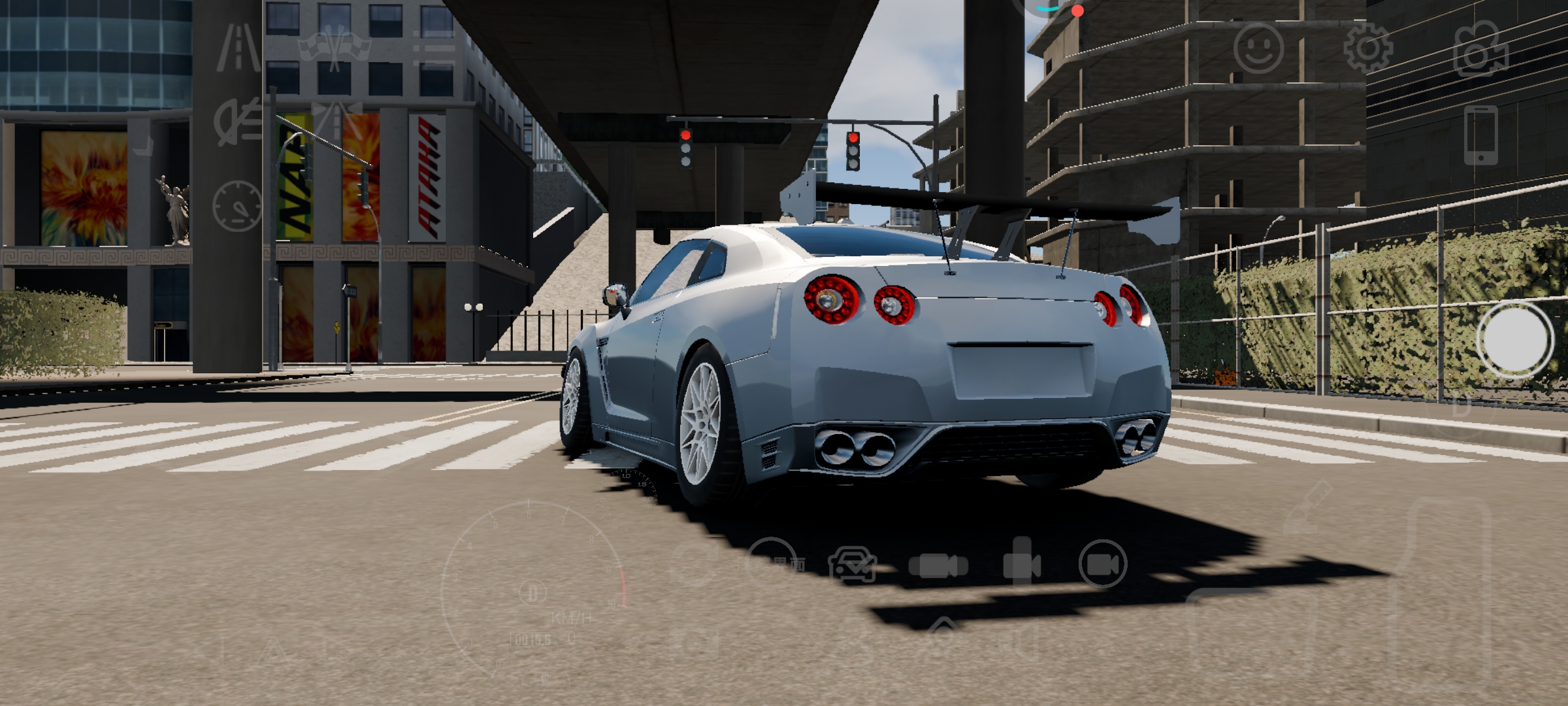Toggle the headlights-off icon
The width and height of the screenshot is (1568, 706).
point(238,122)
